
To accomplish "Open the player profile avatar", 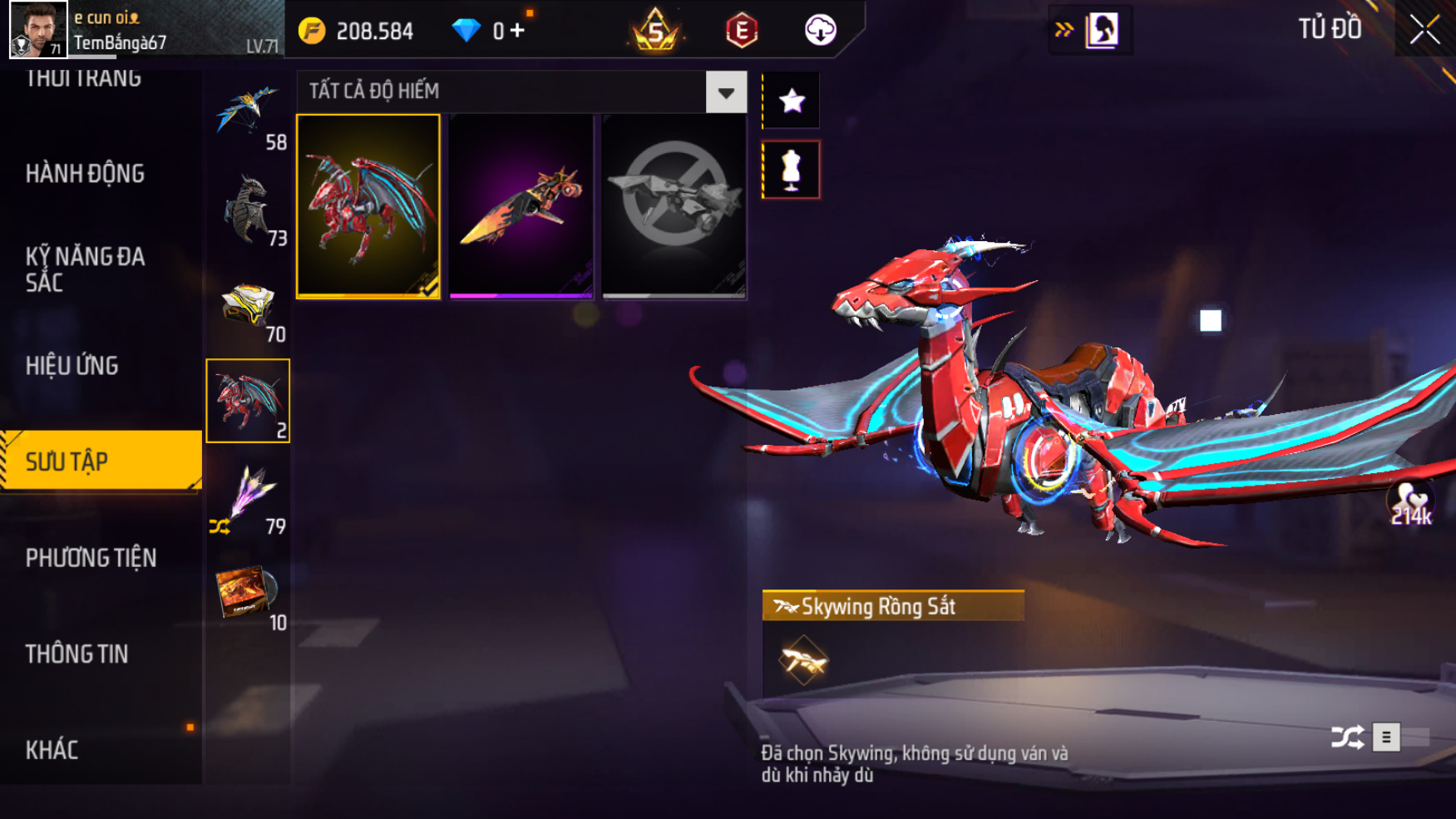I will tap(38, 30).
